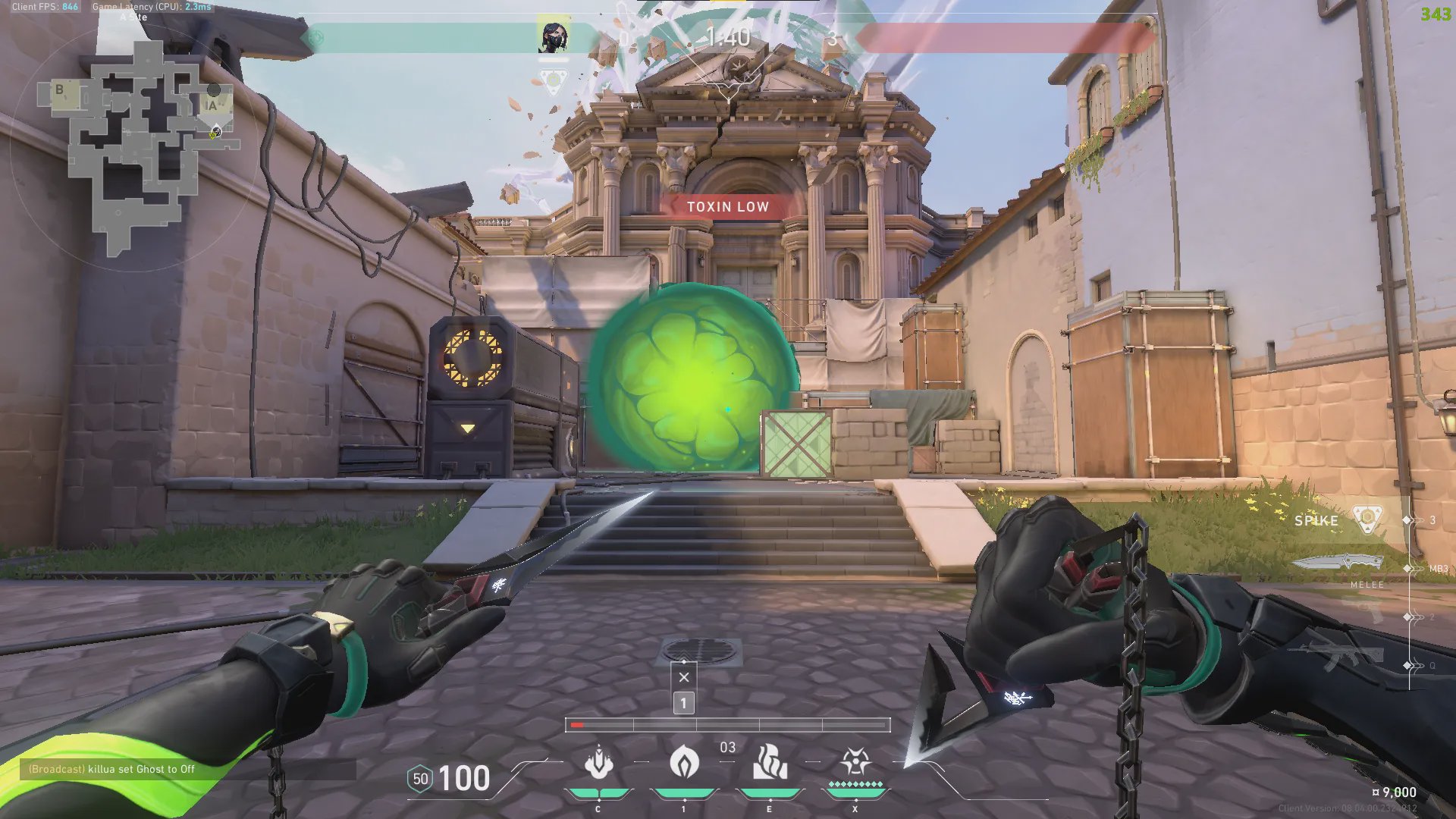Select the Poison Cloud ability icon
Screen dimensions: 1456x819
coord(684,762)
